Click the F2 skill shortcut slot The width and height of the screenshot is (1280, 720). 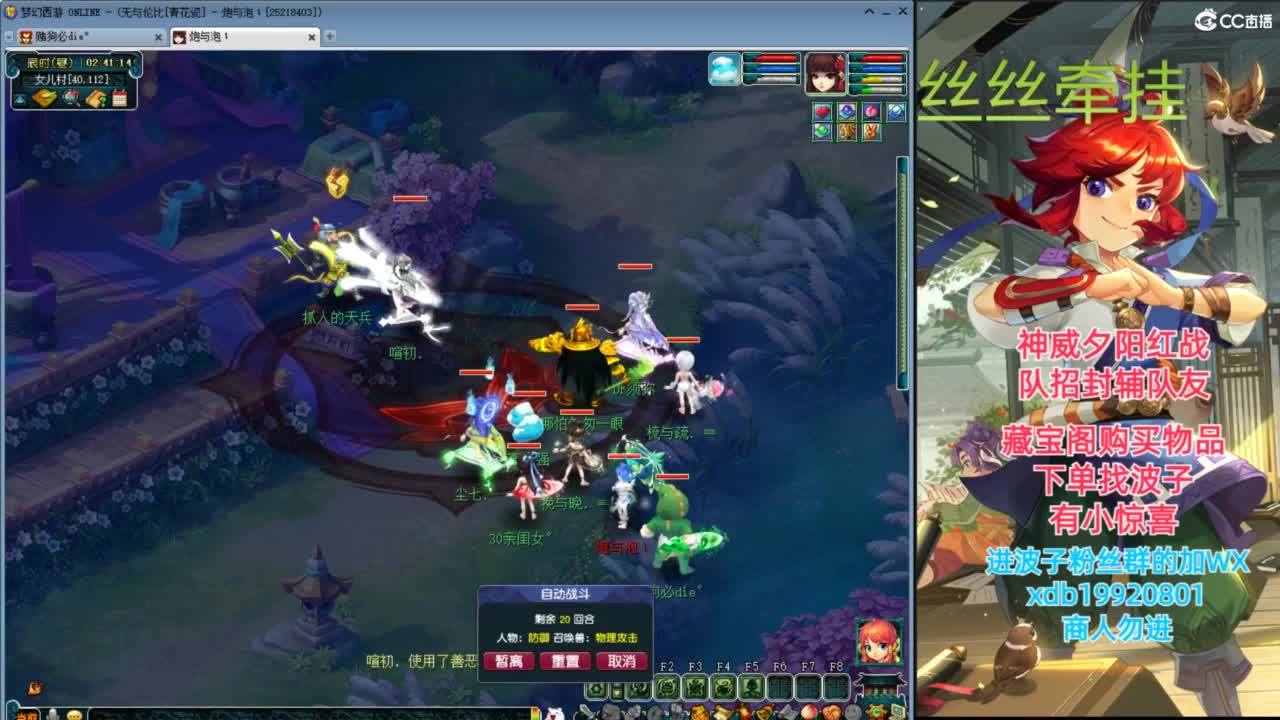click(x=668, y=686)
